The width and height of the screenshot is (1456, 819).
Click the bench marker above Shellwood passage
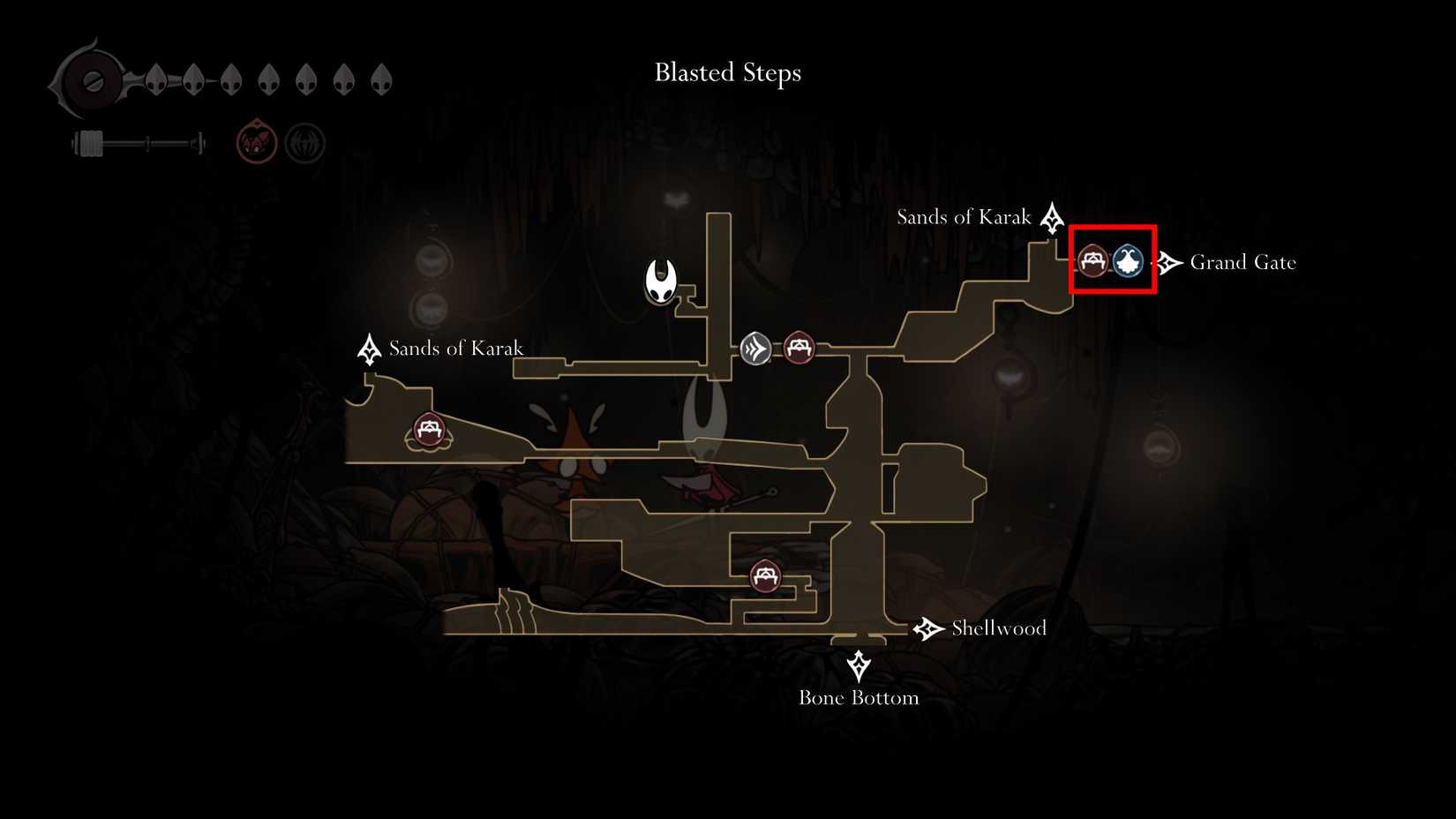[764, 576]
